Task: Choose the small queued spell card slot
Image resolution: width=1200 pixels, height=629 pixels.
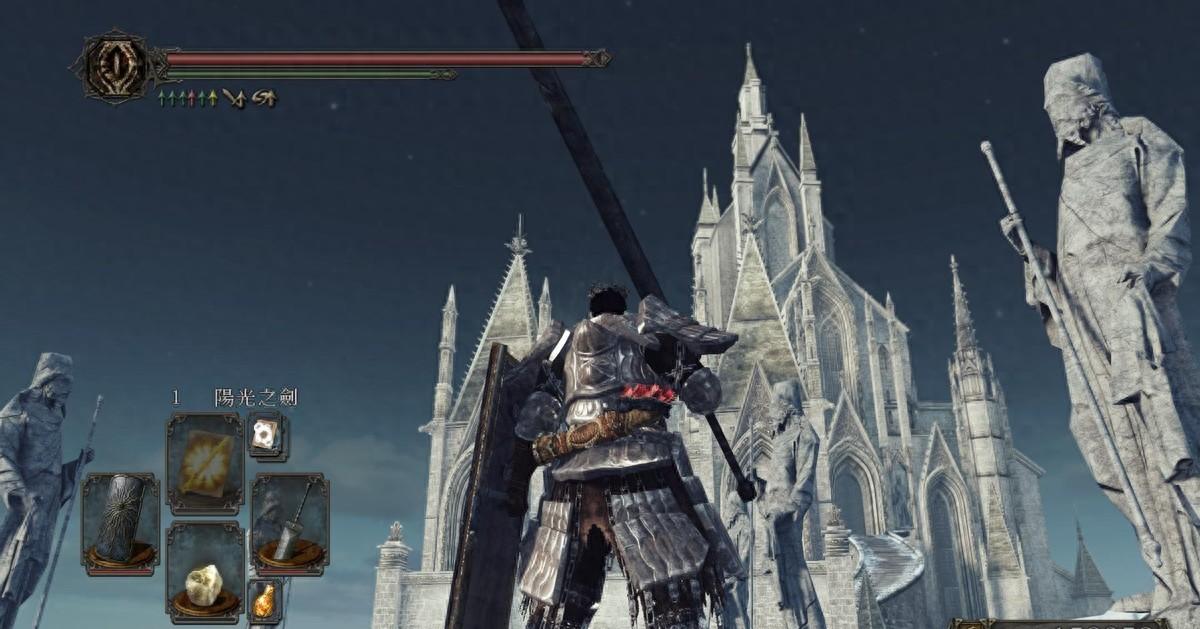Action: (266, 433)
